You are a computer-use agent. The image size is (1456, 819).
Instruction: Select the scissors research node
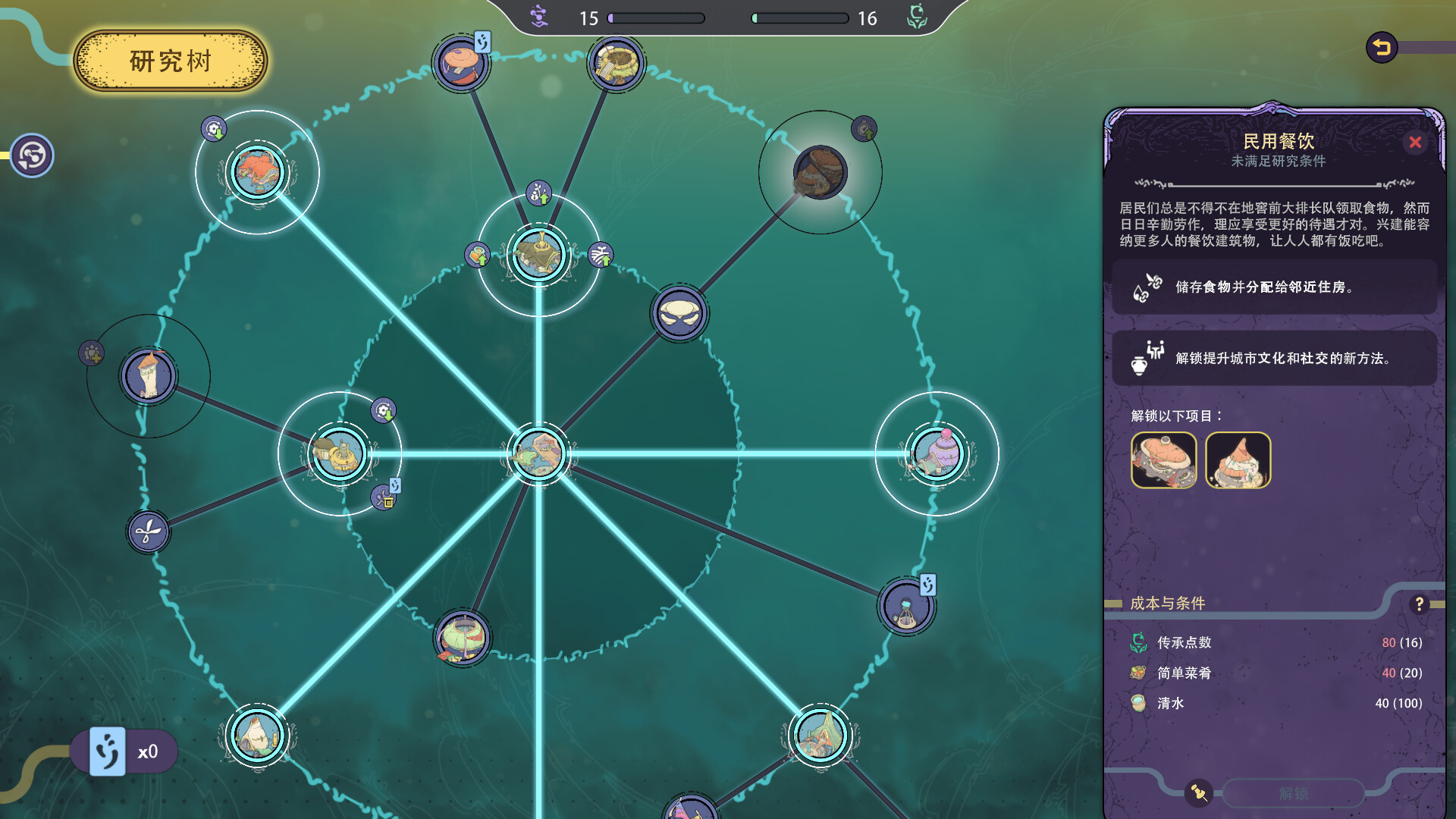(x=148, y=532)
